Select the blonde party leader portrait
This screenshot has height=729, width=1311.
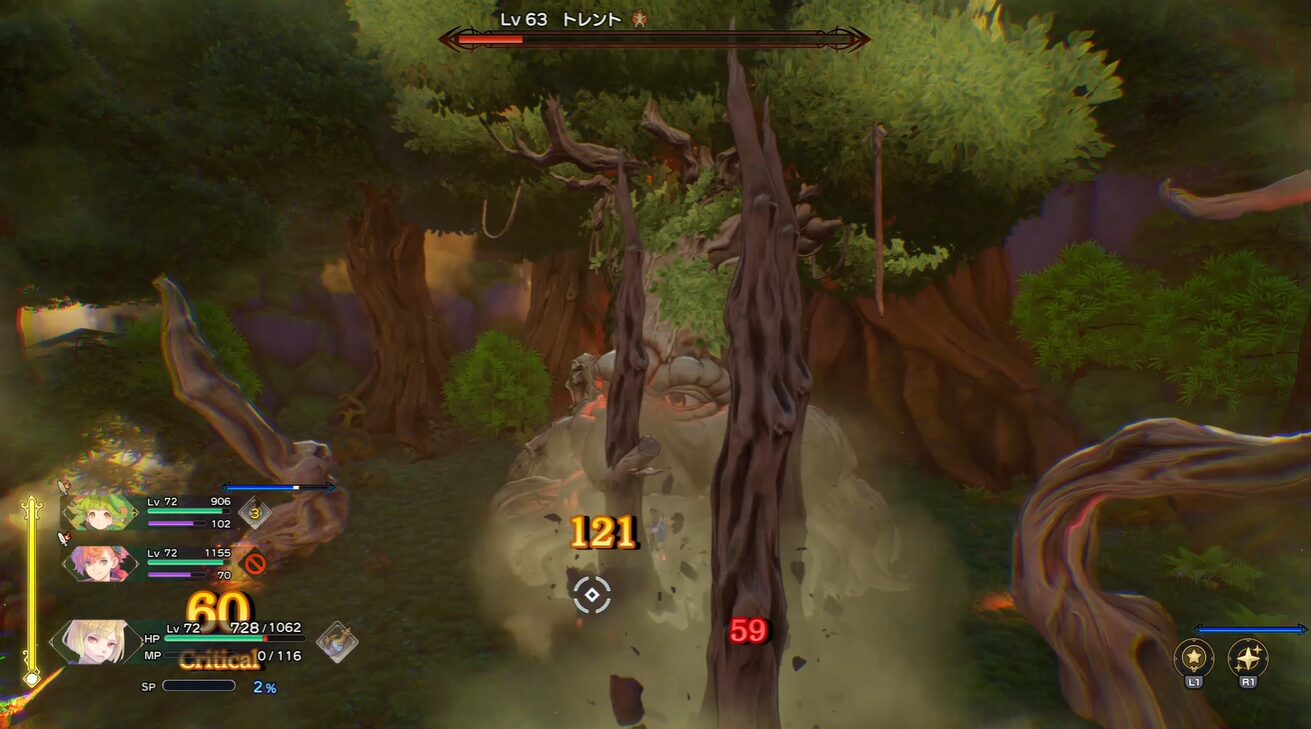tap(98, 642)
